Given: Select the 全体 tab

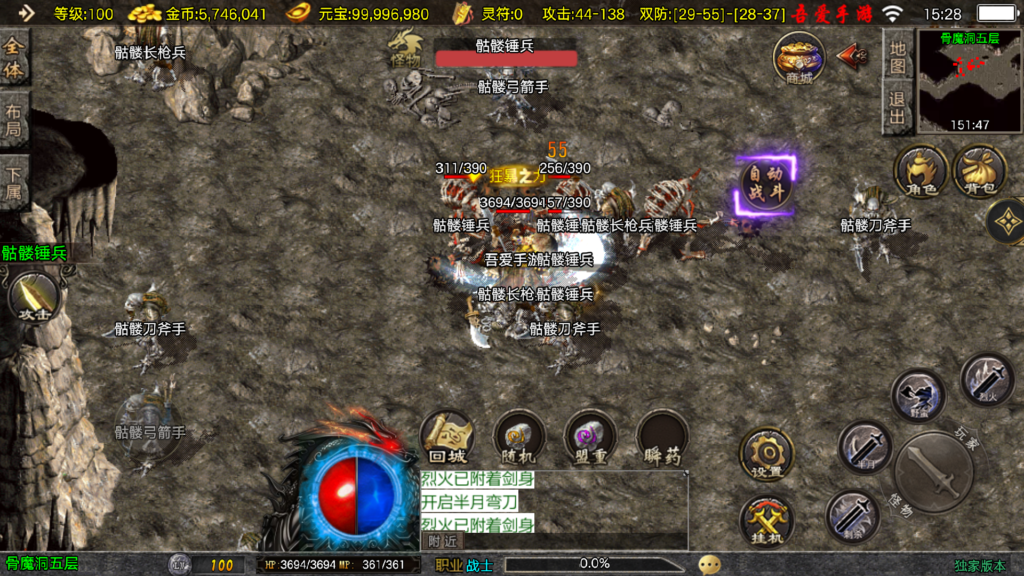Looking at the screenshot, I should coord(14,56).
